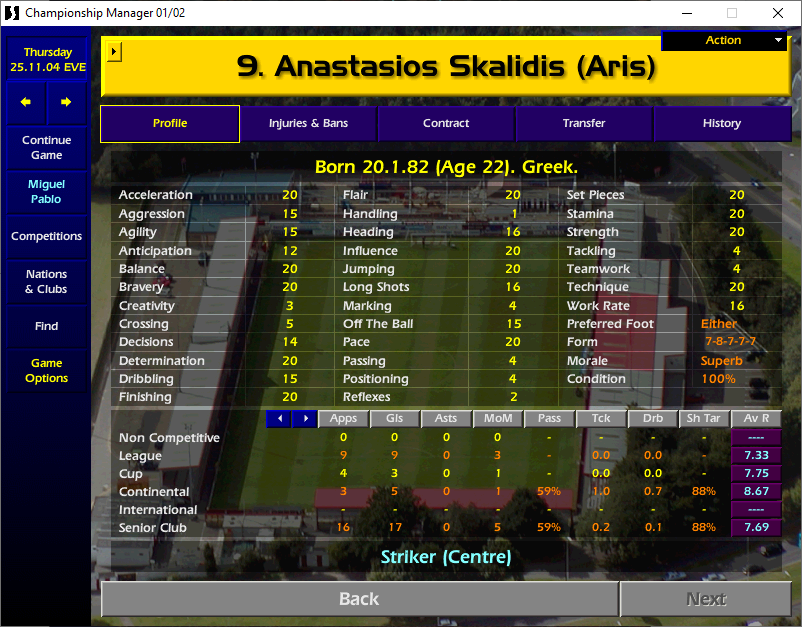
Task: Go back with the Back button
Action: [x=359, y=599]
